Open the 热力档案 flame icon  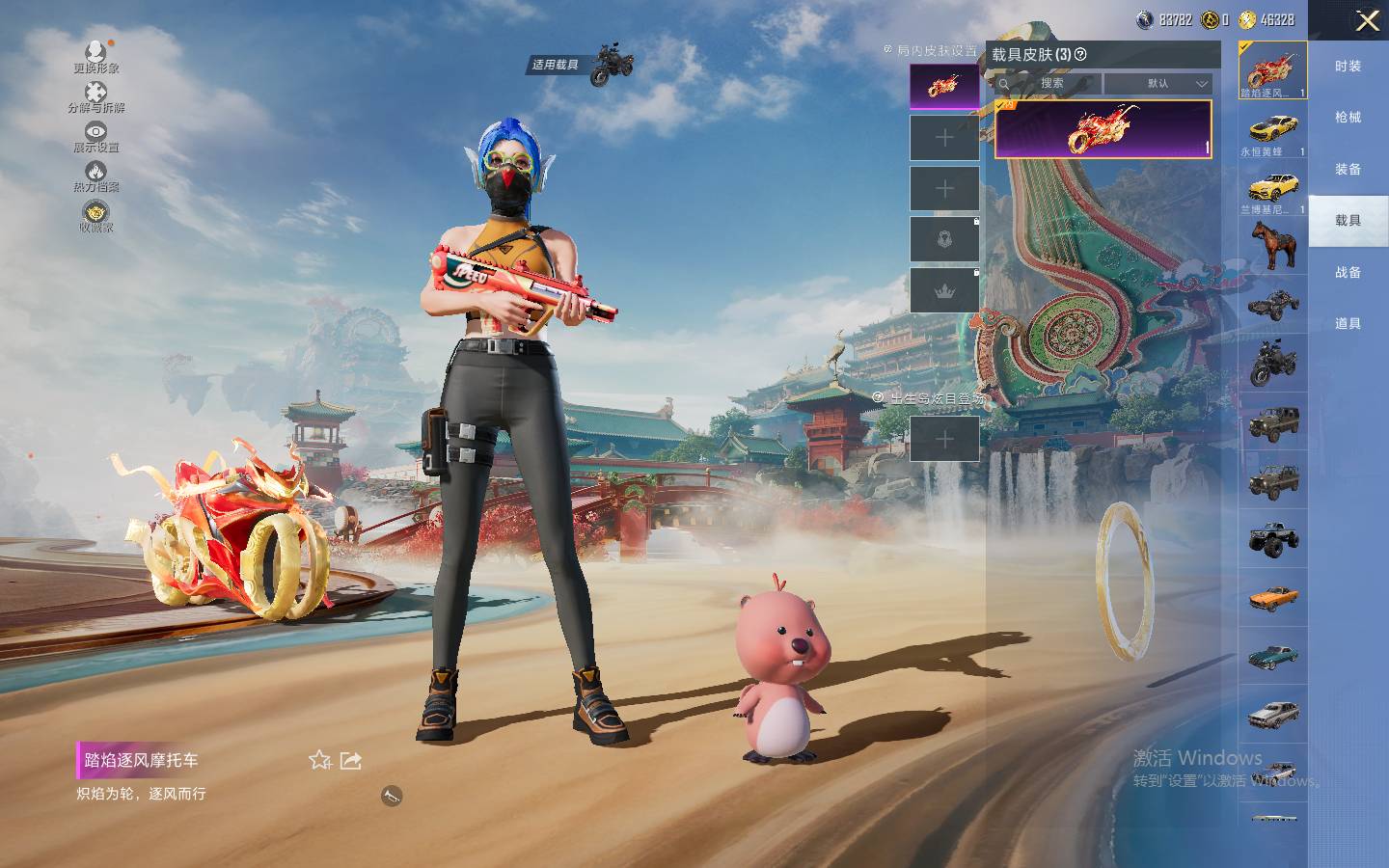tap(95, 176)
